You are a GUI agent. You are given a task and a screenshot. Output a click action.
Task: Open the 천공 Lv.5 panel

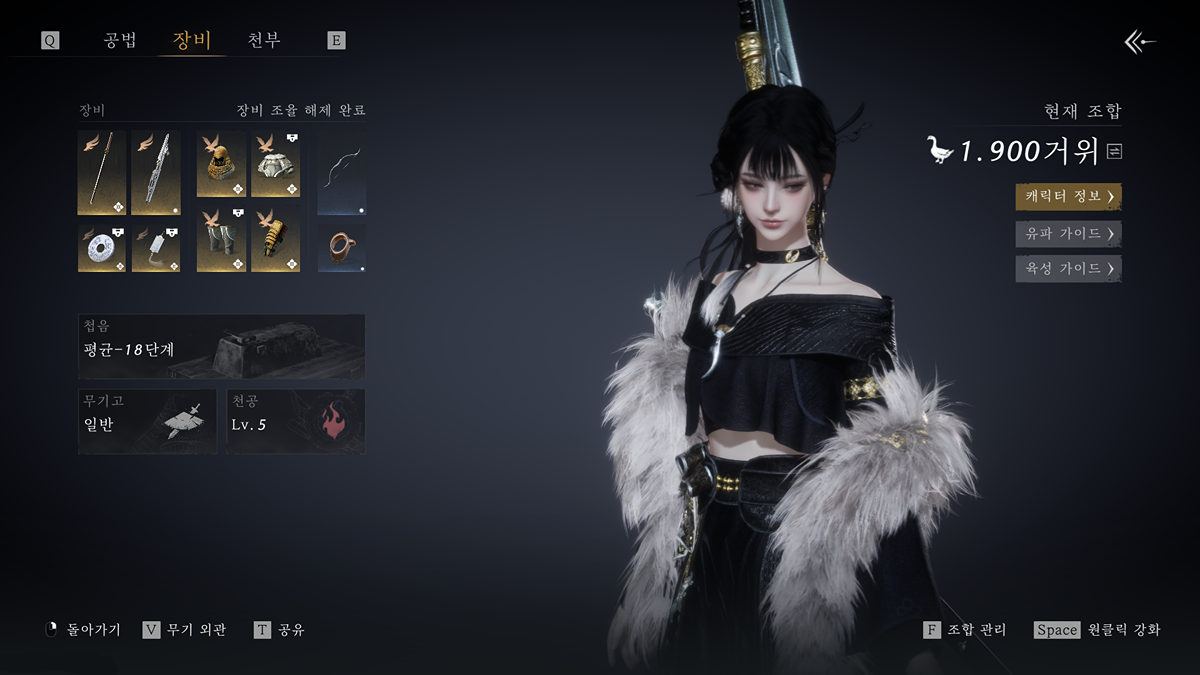295,421
